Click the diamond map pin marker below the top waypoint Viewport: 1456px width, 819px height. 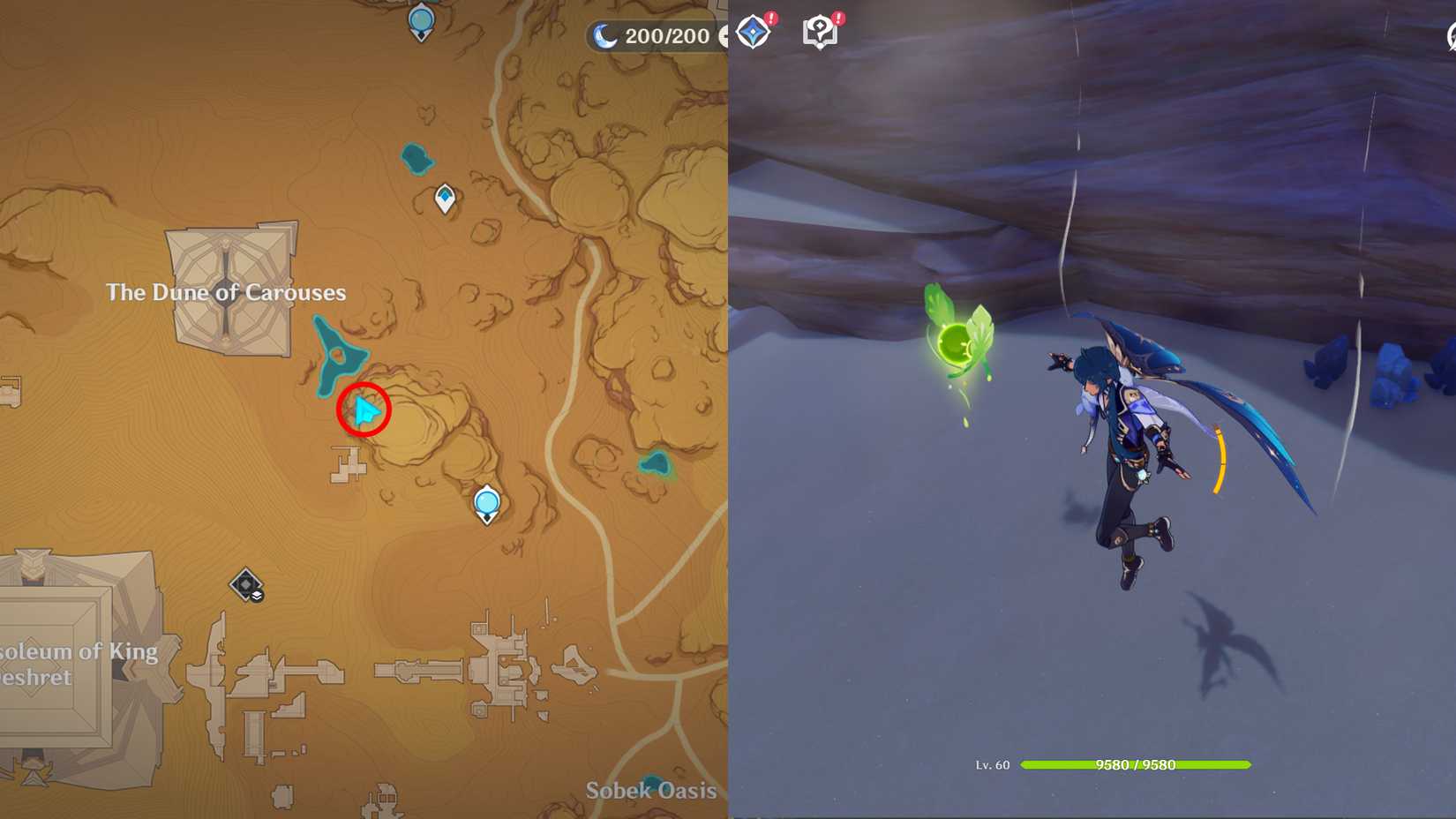(446, 198)
